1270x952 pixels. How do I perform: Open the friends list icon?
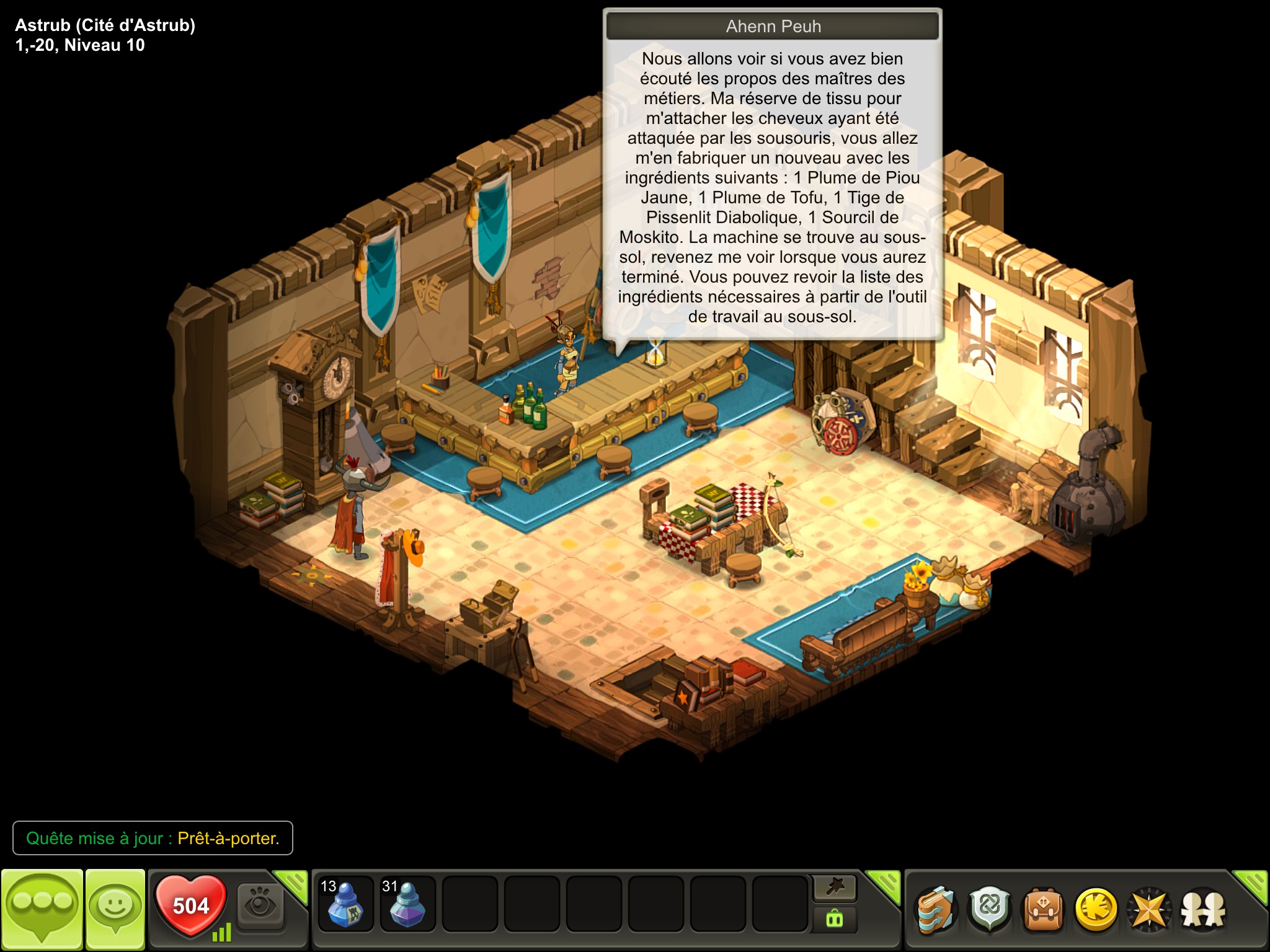tap(1203, 910)
